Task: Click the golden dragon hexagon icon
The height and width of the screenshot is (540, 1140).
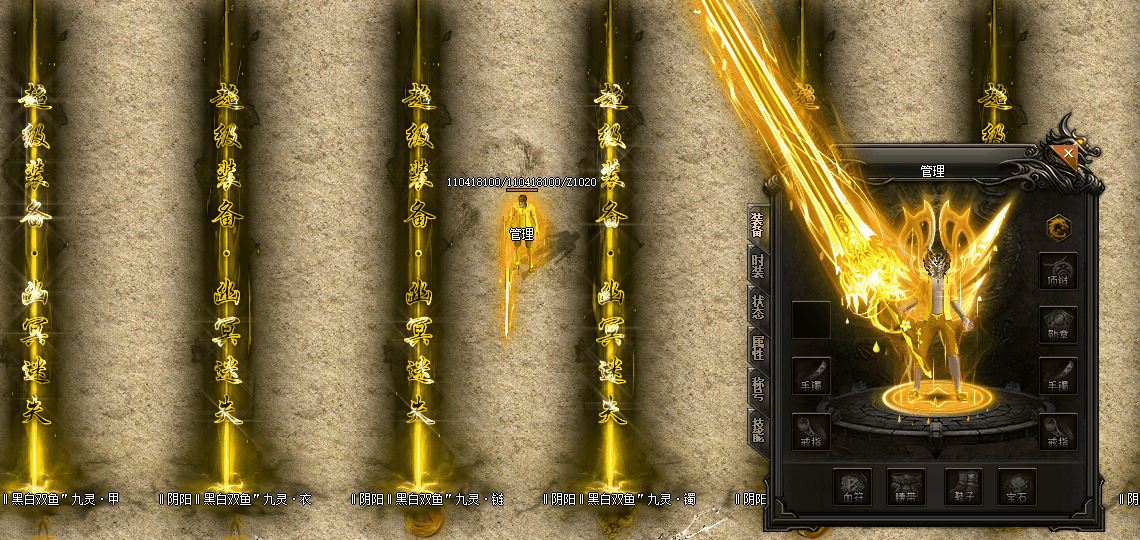Action: coord(1056,227)
